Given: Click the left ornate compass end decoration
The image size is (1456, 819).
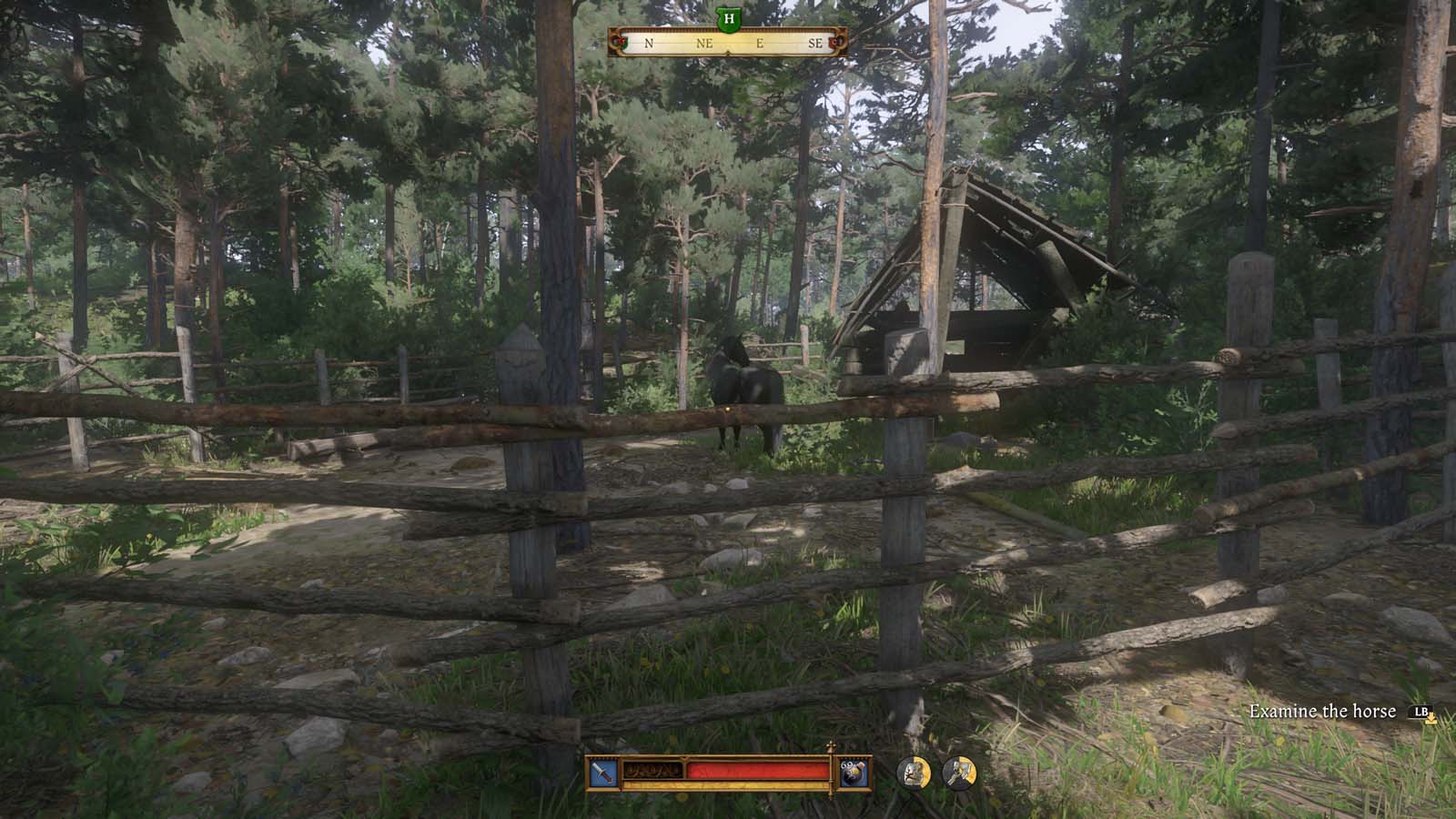Looking at the screenshot, I should pos(619,43).
